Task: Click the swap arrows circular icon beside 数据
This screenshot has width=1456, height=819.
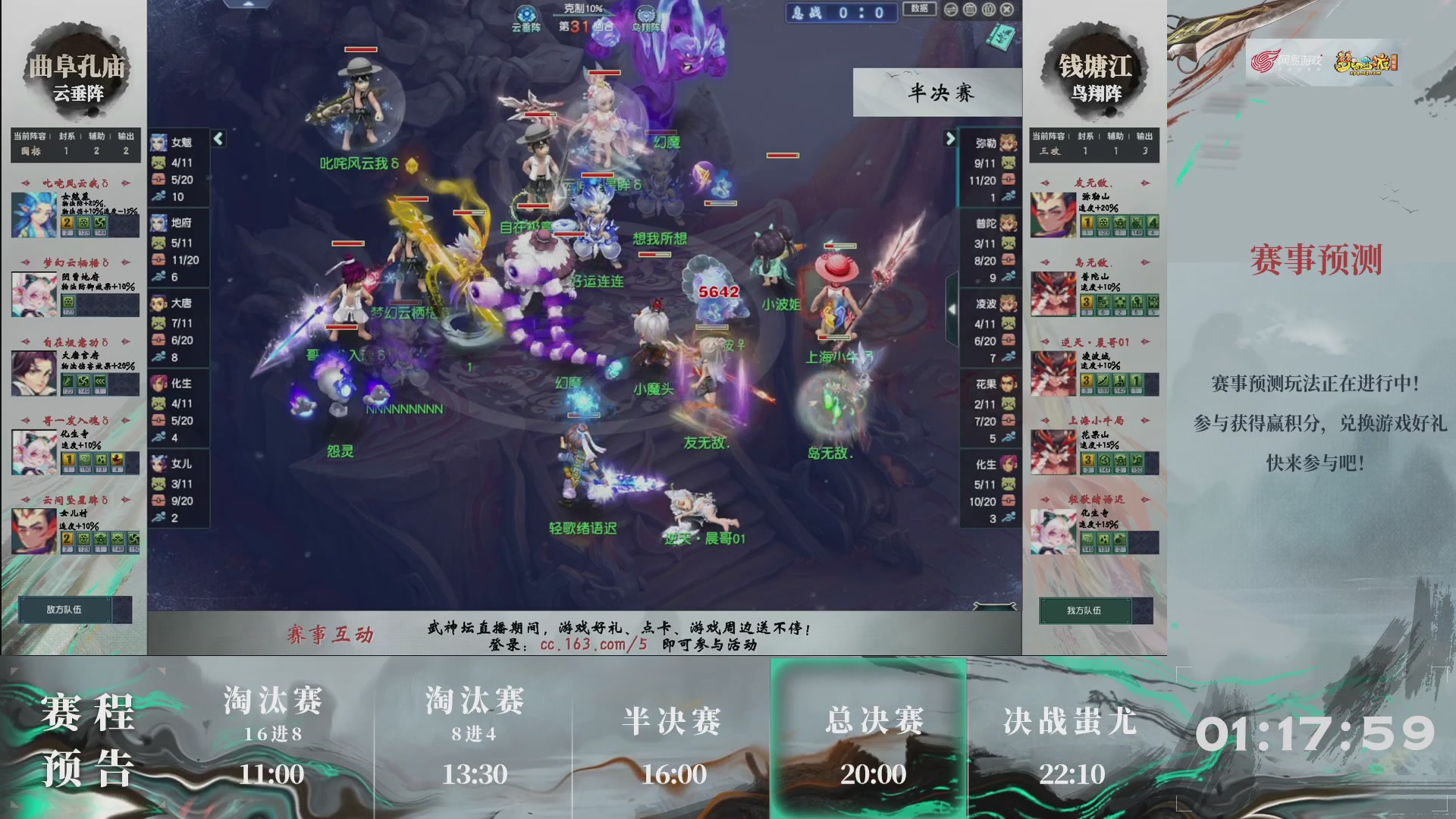Action: pyautogui.click(x=950, y=9)
